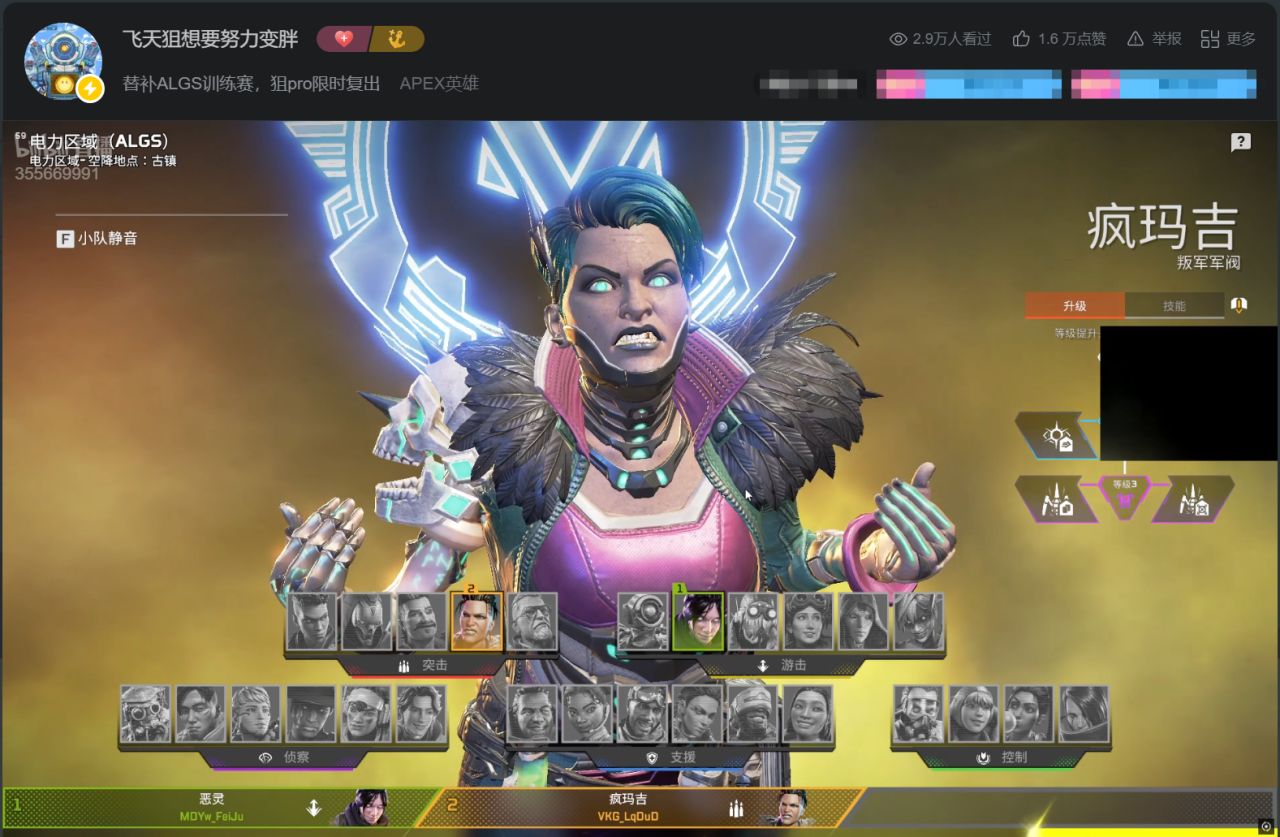Select the blue-outlined level 2 upgrade icon
1280x837 pixels.
[1057, 436]
